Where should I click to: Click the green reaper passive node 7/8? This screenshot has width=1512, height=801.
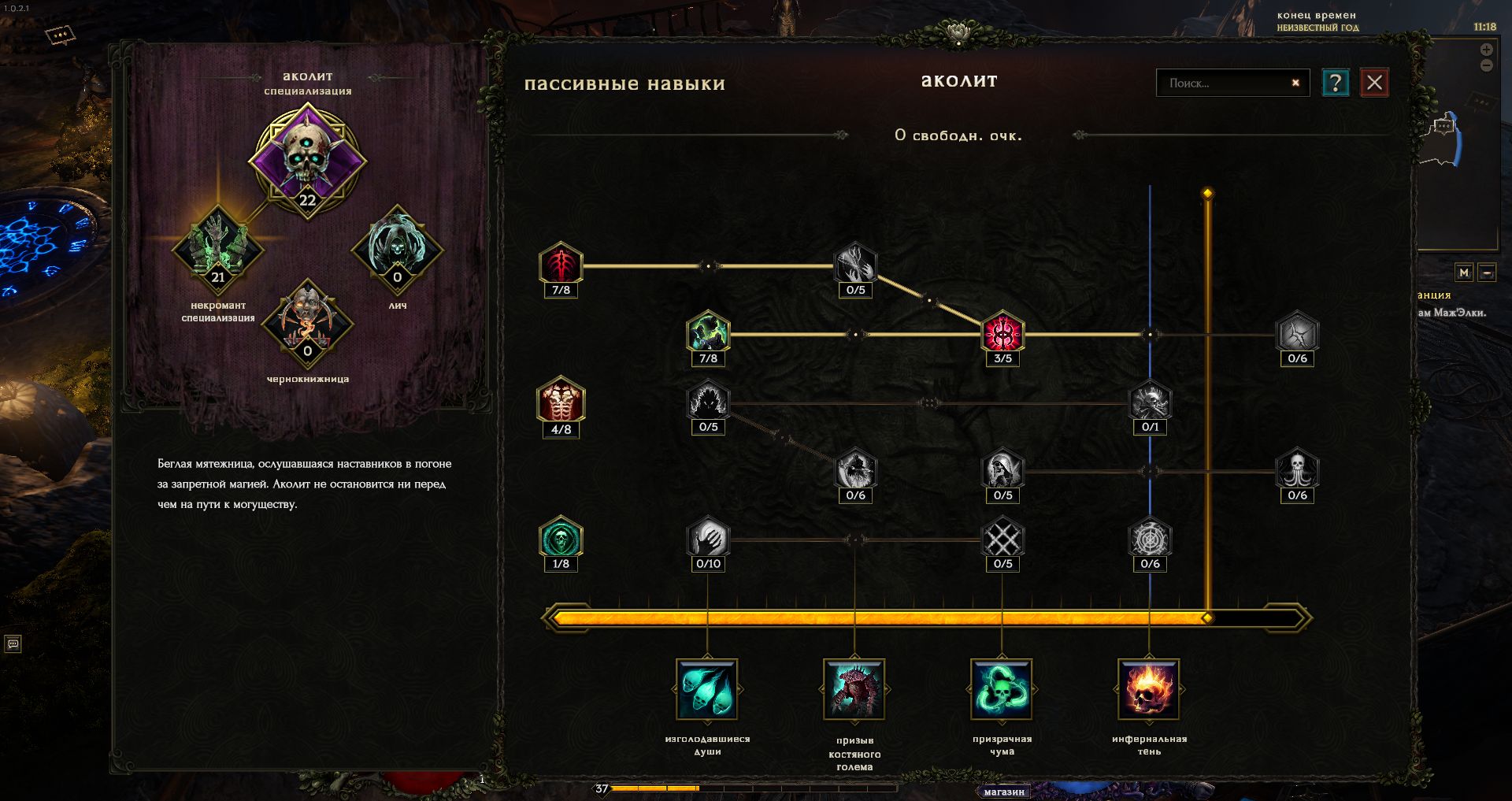pyautogui.click(x=708, y=332)
